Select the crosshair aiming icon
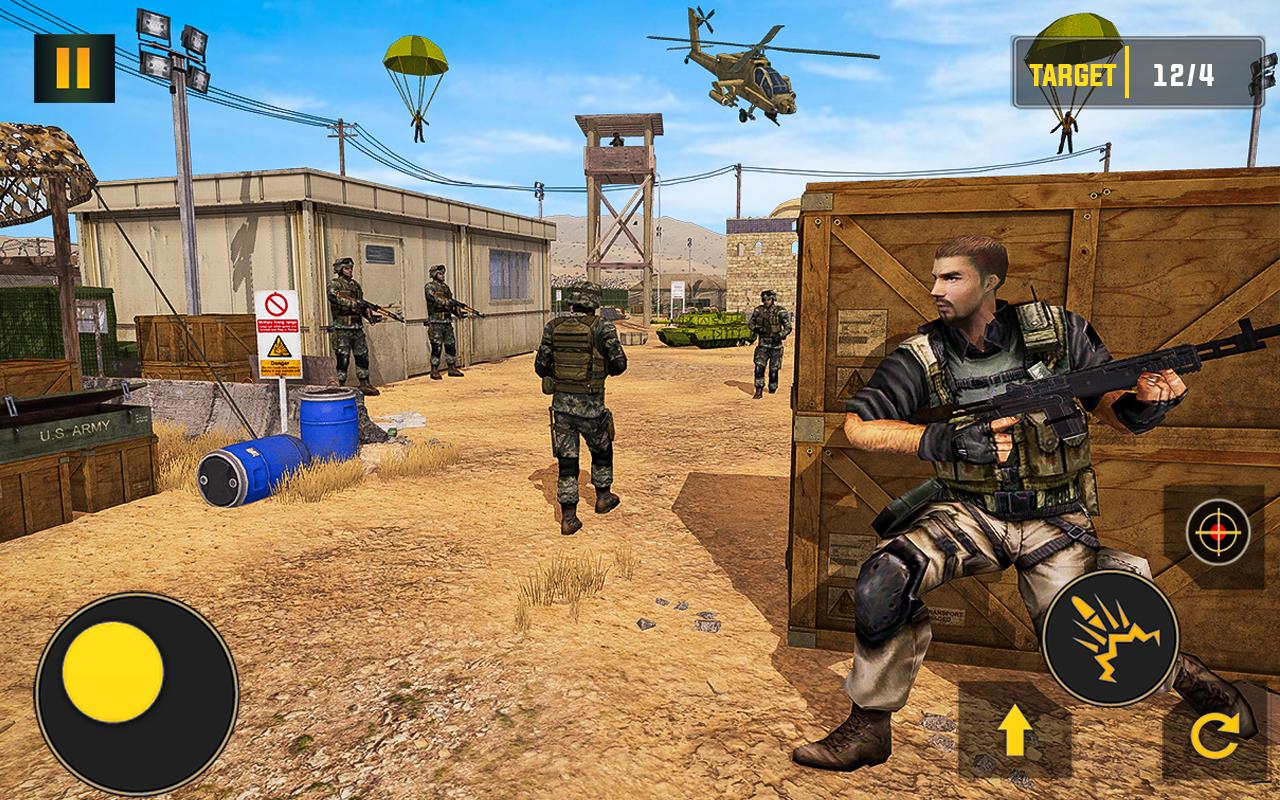 1218,532
